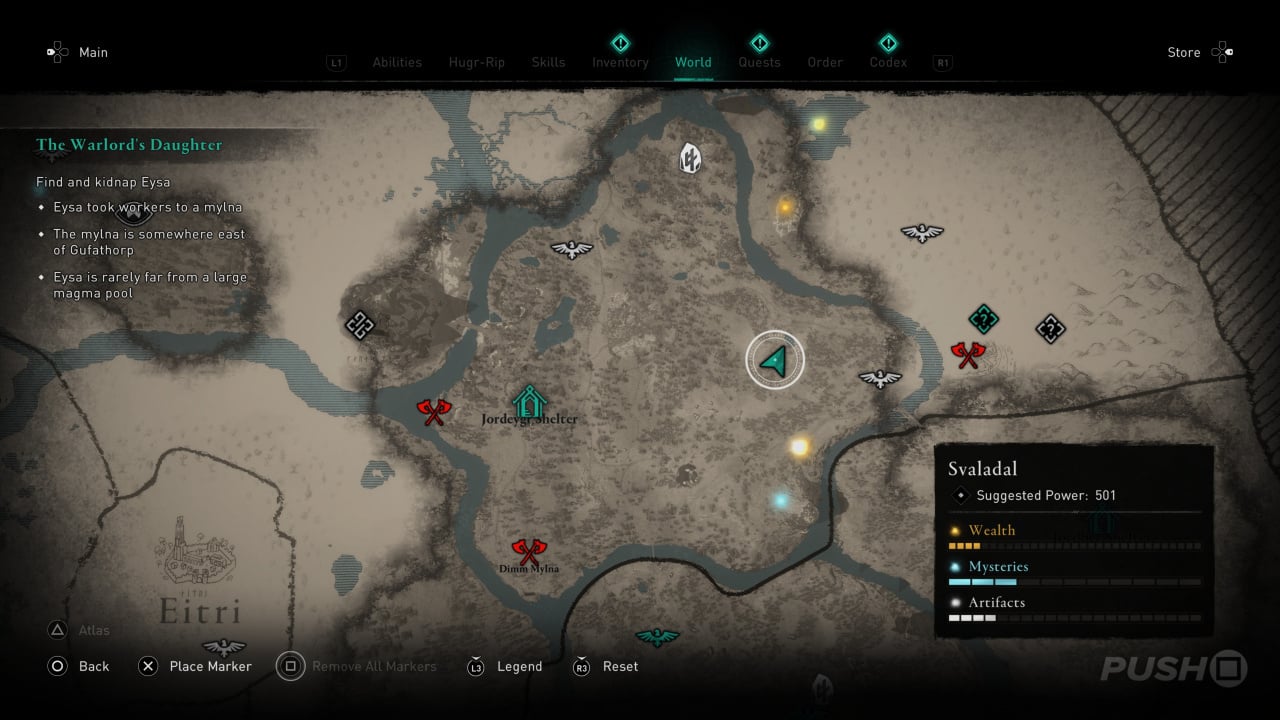
Task: Select the Skills tab
Action: tap(548, 62)
